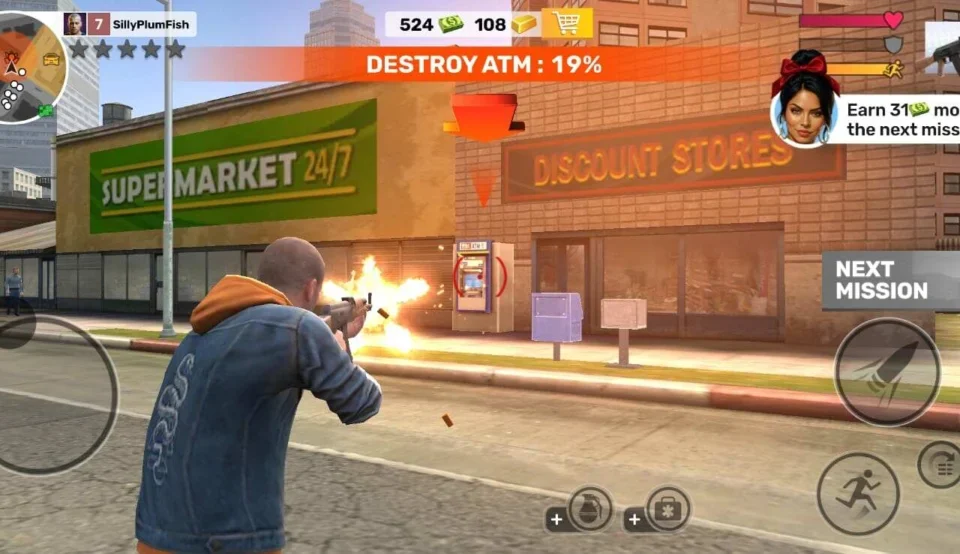Throw a grenade with the grenade button
This screenshot has height=554, width=960.
[589, 509]
